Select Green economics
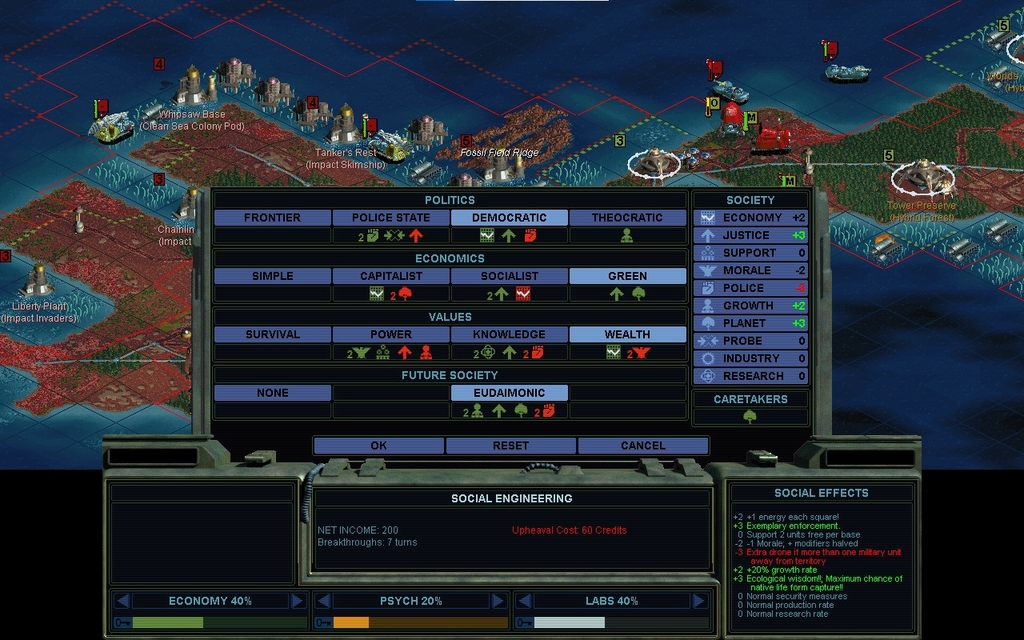 627,276
